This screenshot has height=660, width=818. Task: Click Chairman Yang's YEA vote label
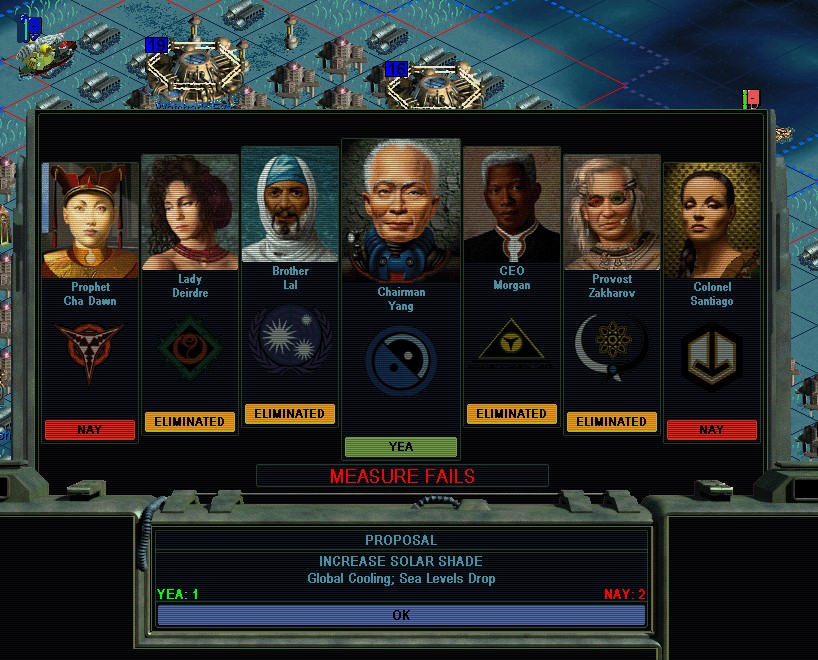click(x=400, y=447)
